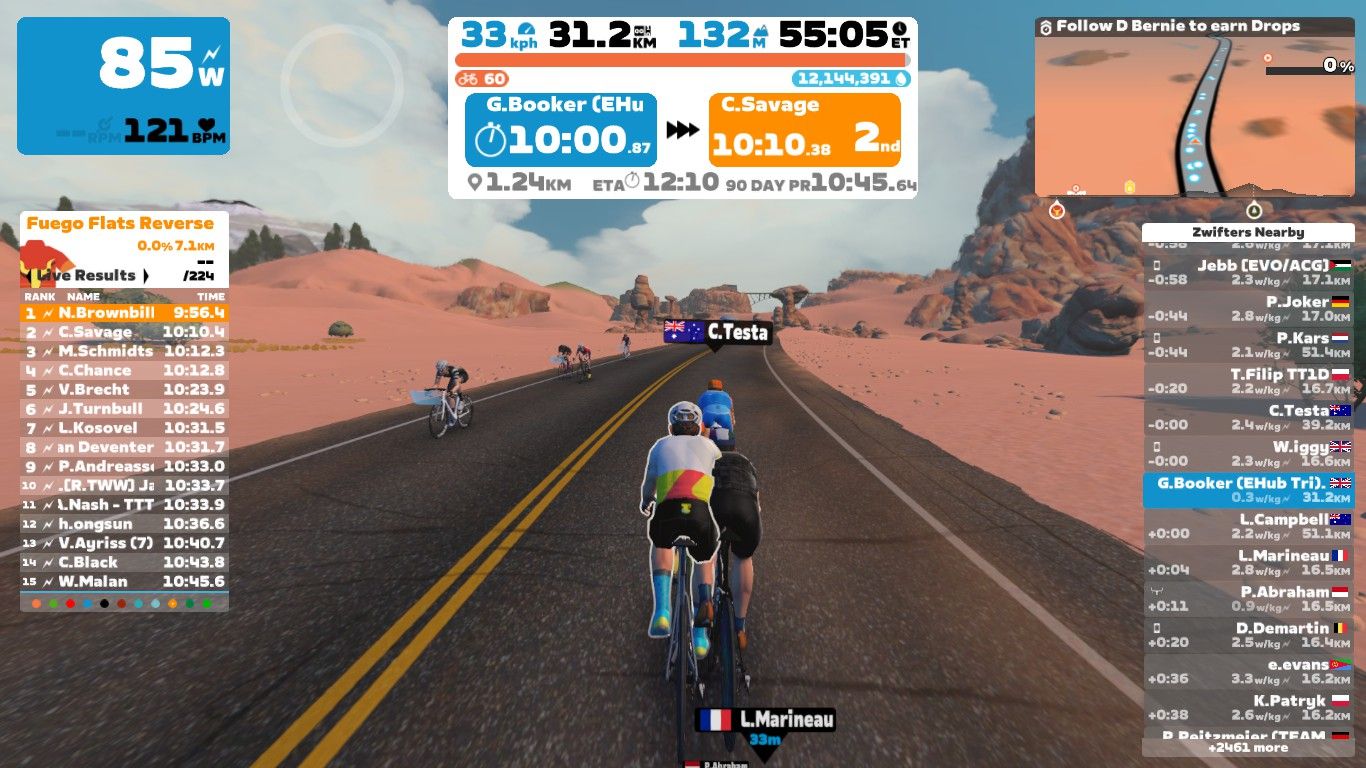Expand the Live Results arrow
The width and height of the screenshot is (1366, 768).
146,275
